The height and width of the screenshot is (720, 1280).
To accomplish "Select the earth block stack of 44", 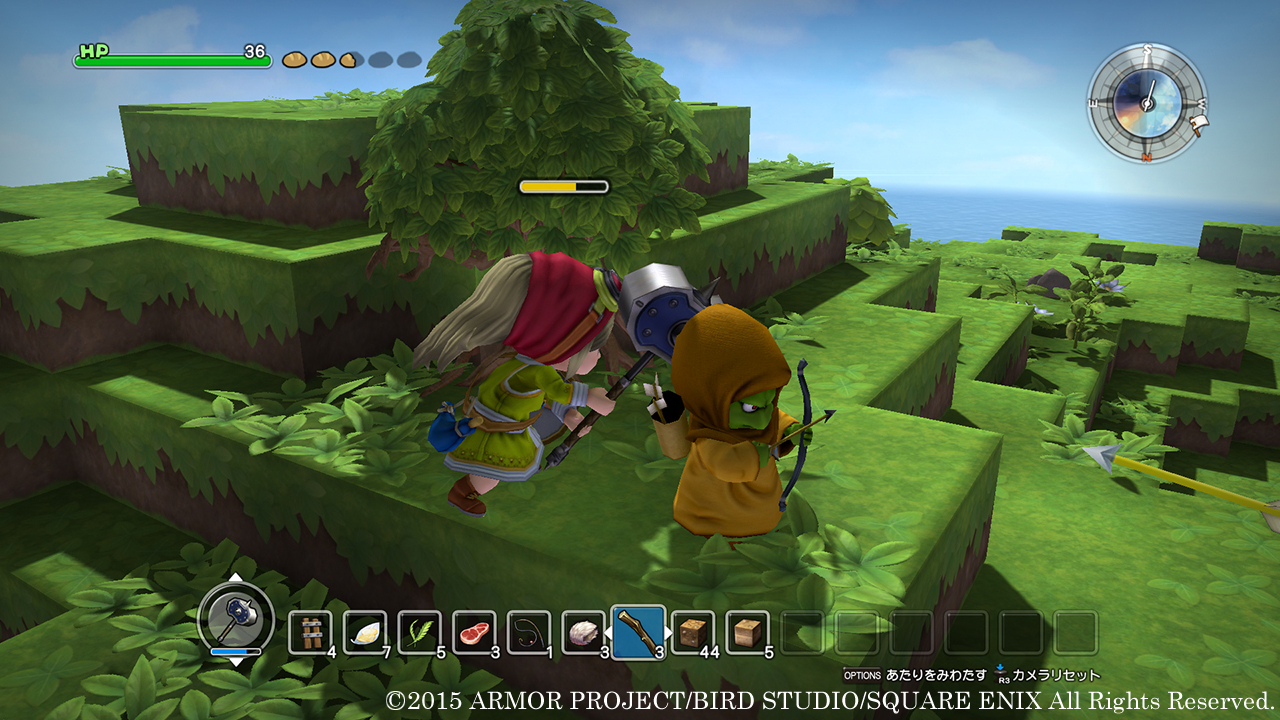I will pos(692,632).
